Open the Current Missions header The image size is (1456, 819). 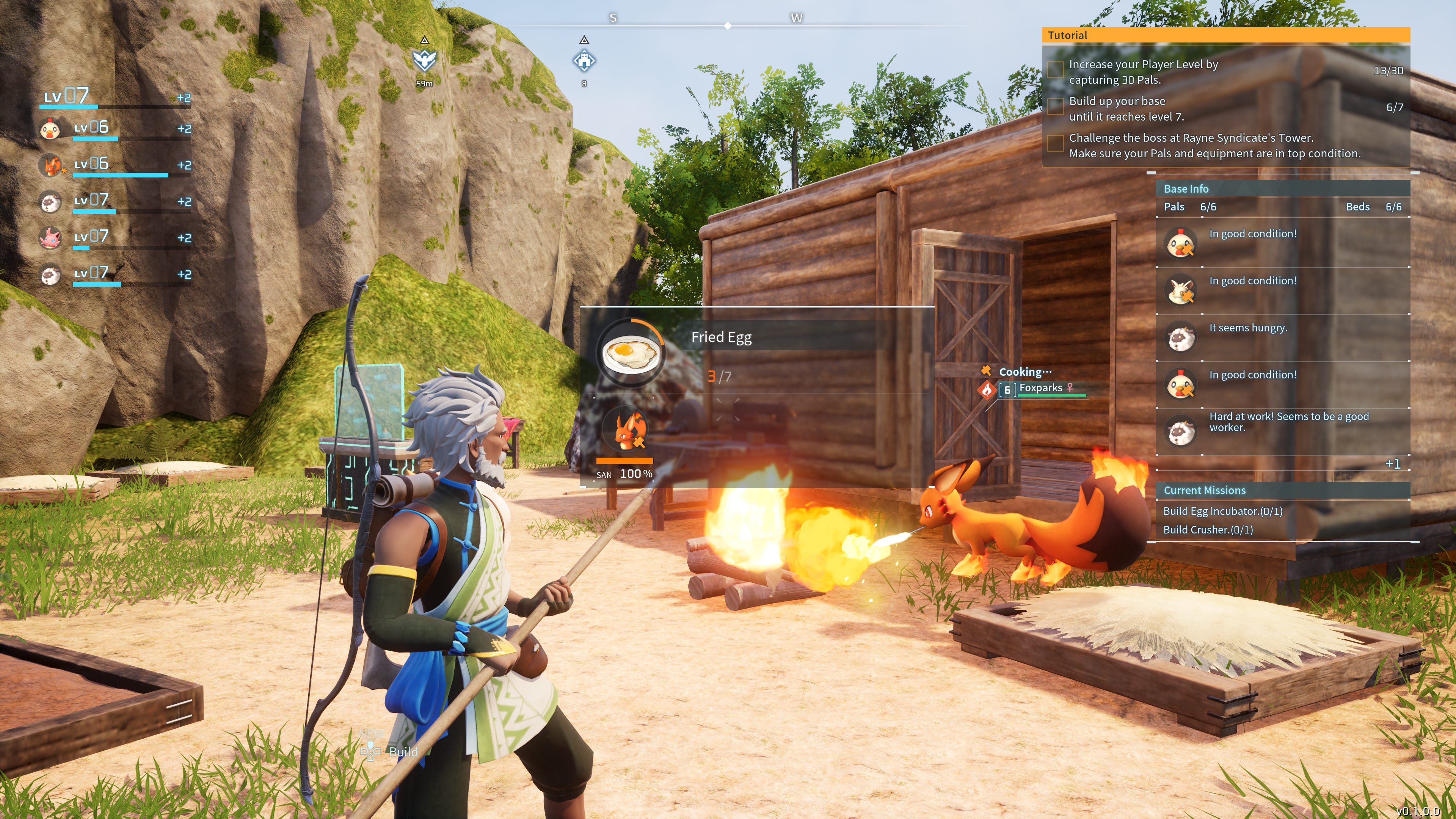(1204, 491)
